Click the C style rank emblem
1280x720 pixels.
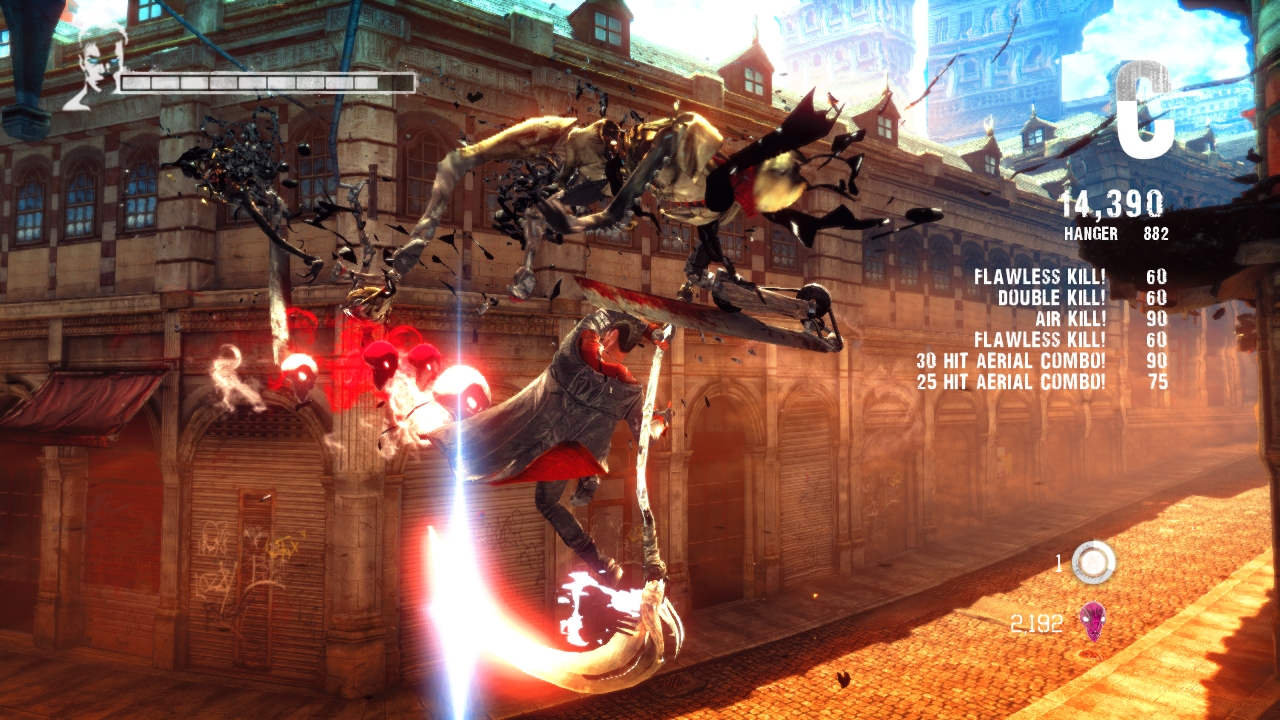click(x=1144, y=111)
